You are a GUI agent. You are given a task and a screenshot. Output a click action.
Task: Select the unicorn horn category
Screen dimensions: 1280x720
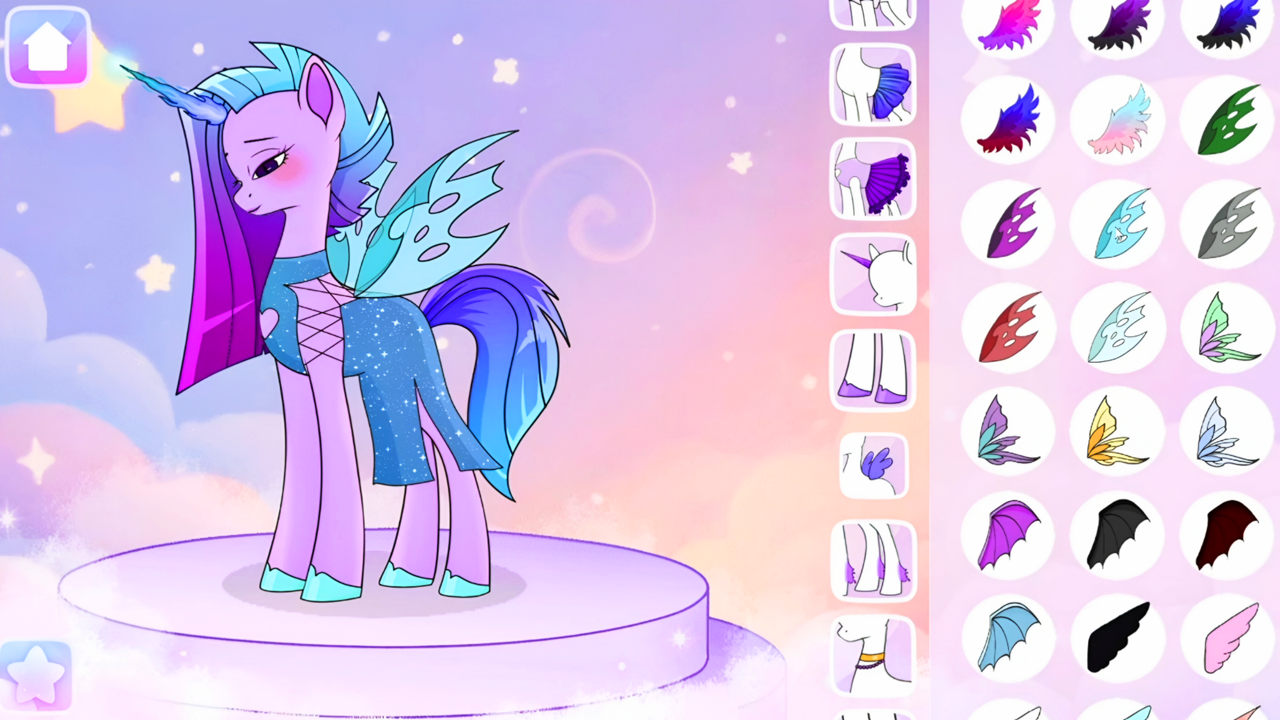pyautogui.click(x=872, y=272)
